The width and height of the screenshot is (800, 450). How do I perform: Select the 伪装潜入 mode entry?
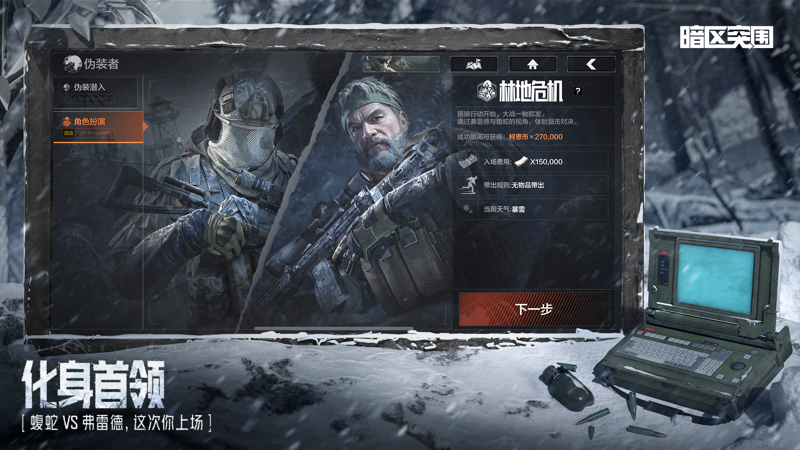(x=96, y=88)
